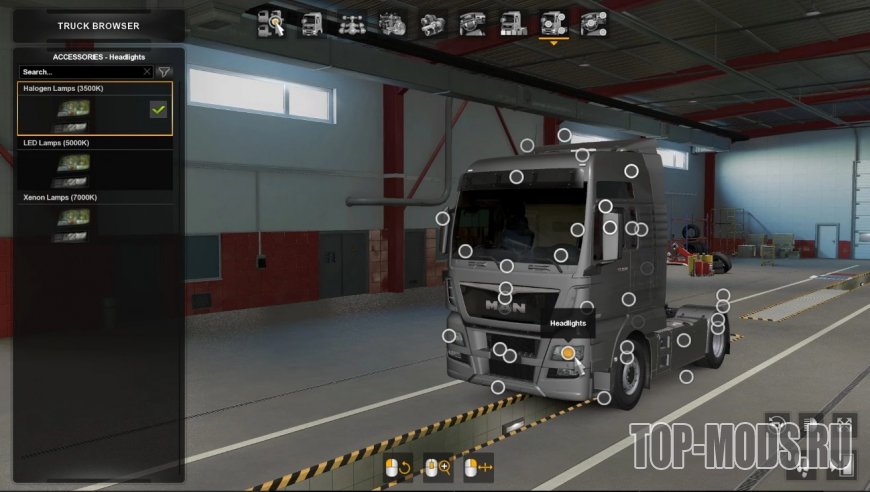Image resolution: width=870 pixels, height=492 pixels.
Task: Pick Xenon Lamps (7000K)
Action: pyautogui.click(x=94, y=219)
